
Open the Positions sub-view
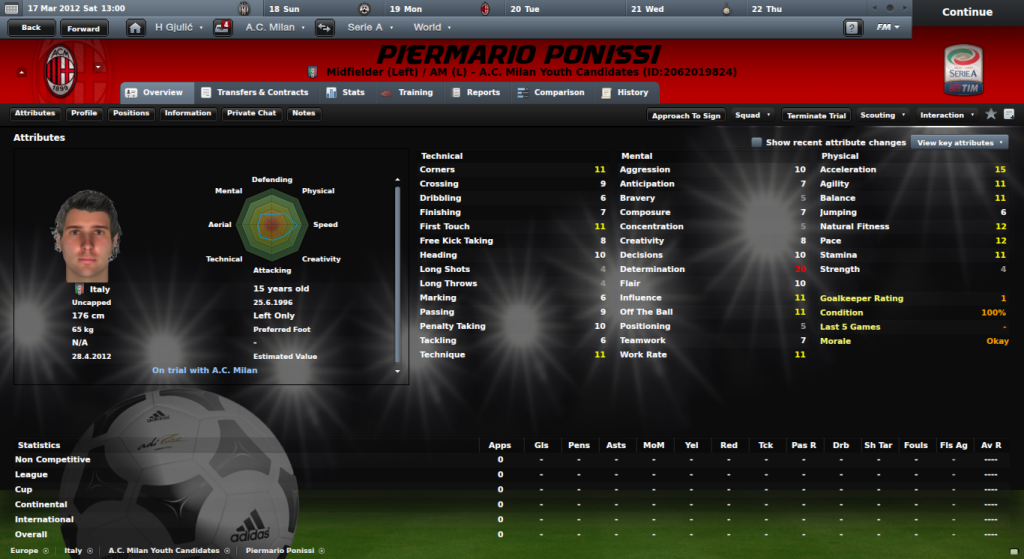pyautogui.click(x=131, y=113)
